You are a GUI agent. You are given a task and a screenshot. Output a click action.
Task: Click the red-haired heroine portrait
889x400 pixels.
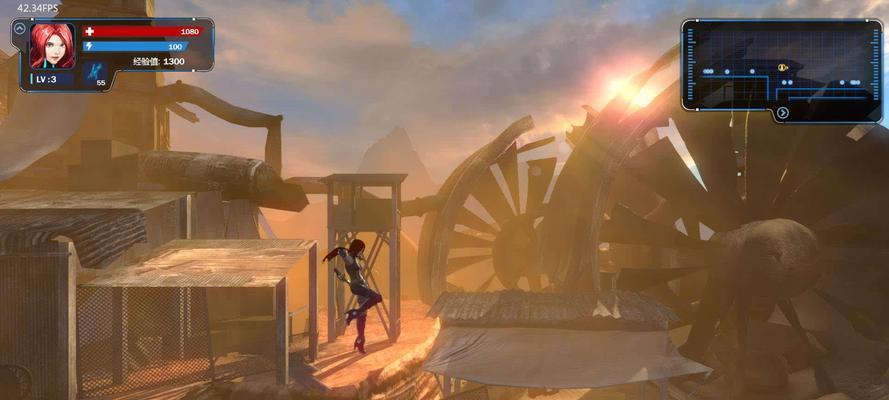[x=52, y=46]
